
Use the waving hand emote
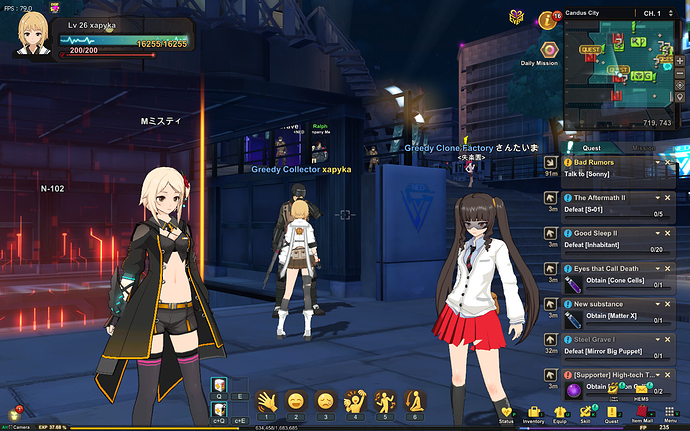[267, 401]
